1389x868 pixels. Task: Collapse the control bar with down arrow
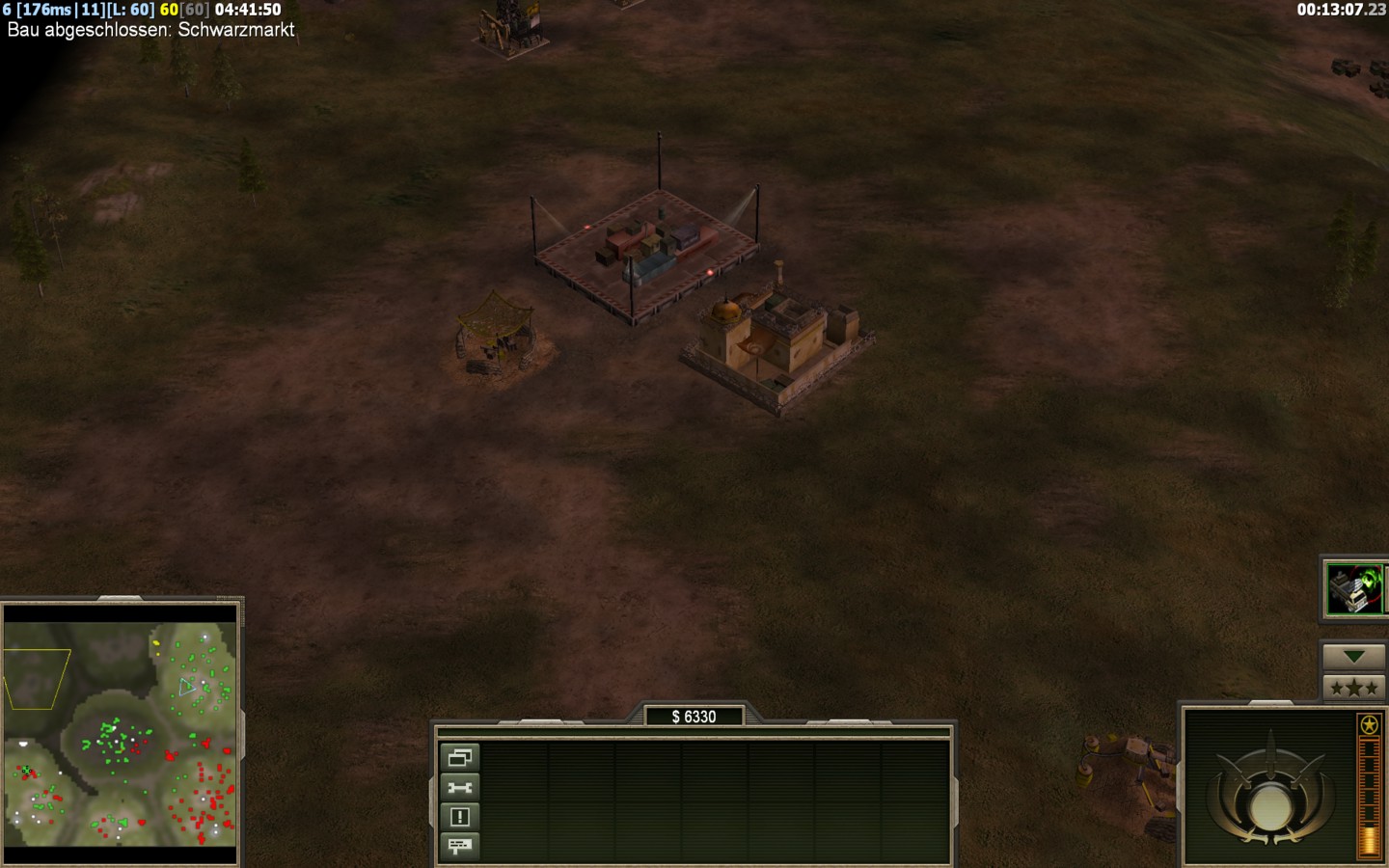tap(1353, 657)
